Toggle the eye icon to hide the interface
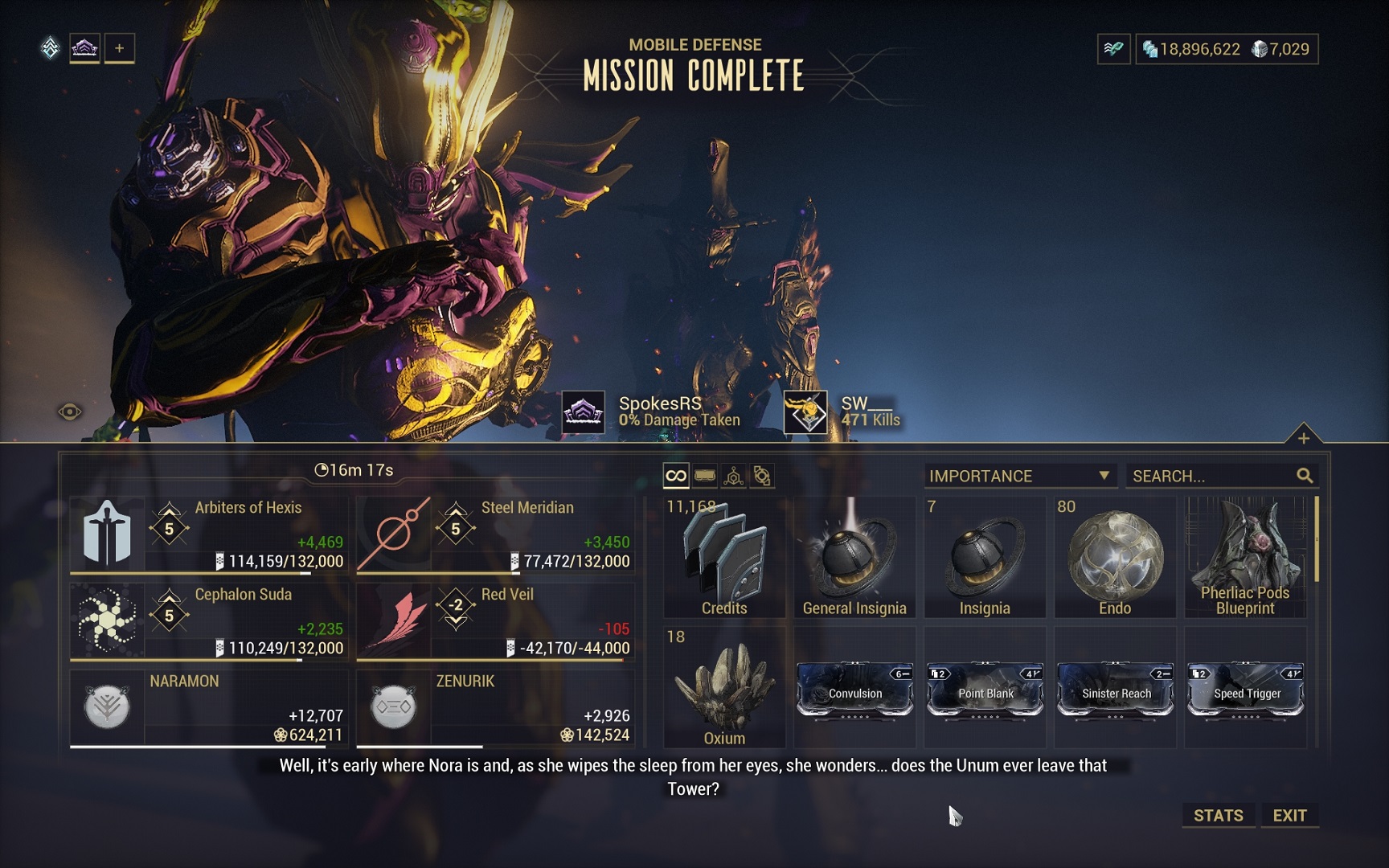The image size is (1389, 868). [70, 412]
